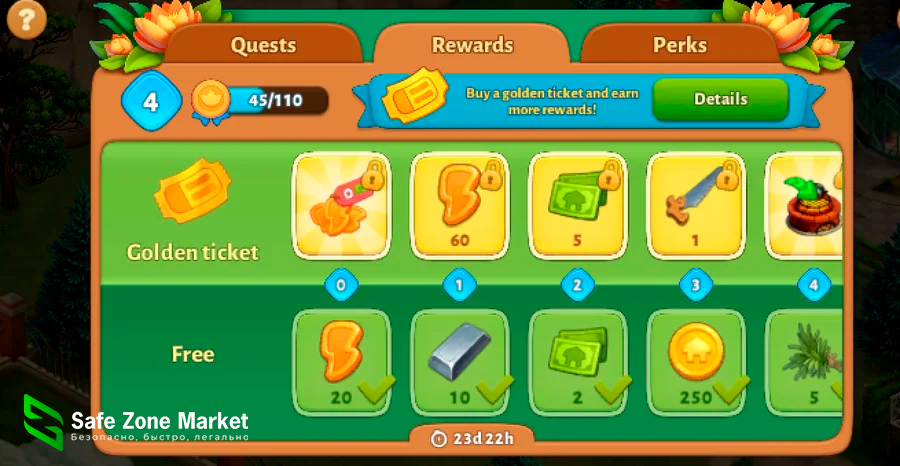Tap the blue level 4 badge
The width and height of the screenshot is (900, 466).
pos(151,101)
